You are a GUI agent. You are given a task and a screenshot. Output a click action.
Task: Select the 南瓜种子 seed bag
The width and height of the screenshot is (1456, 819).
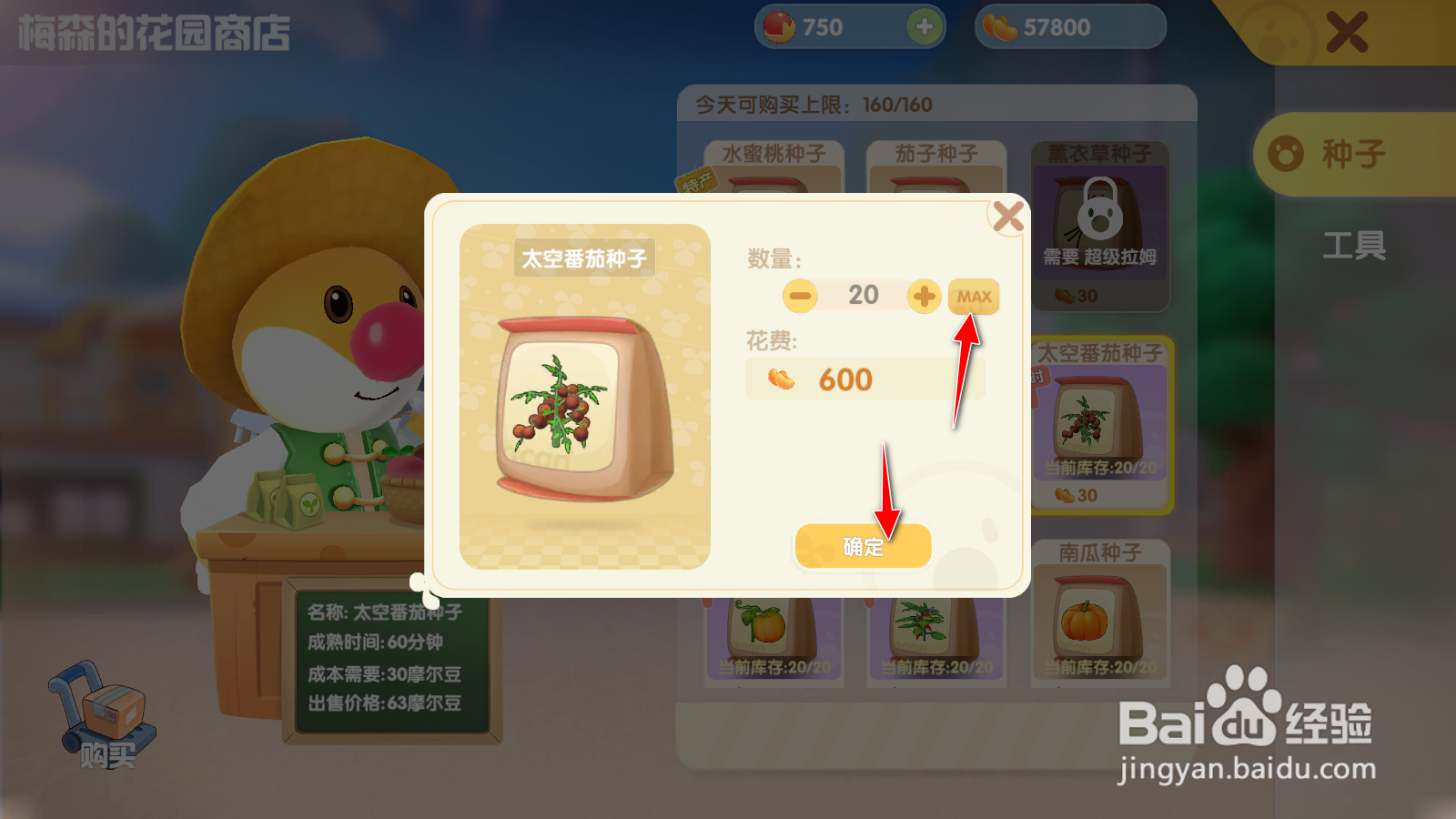point(1101,619)
